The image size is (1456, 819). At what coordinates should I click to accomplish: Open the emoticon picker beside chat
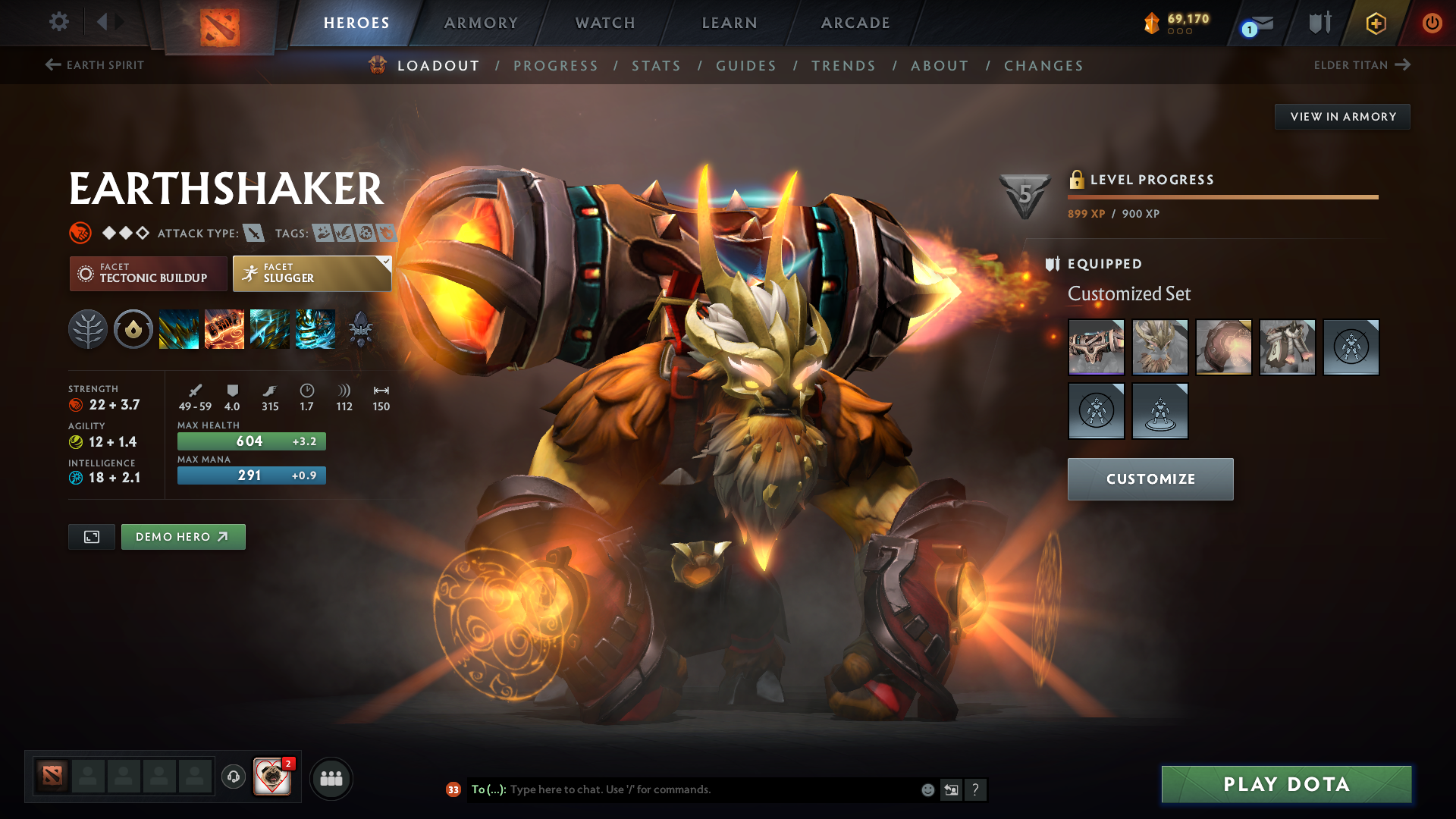pos(927,789)
